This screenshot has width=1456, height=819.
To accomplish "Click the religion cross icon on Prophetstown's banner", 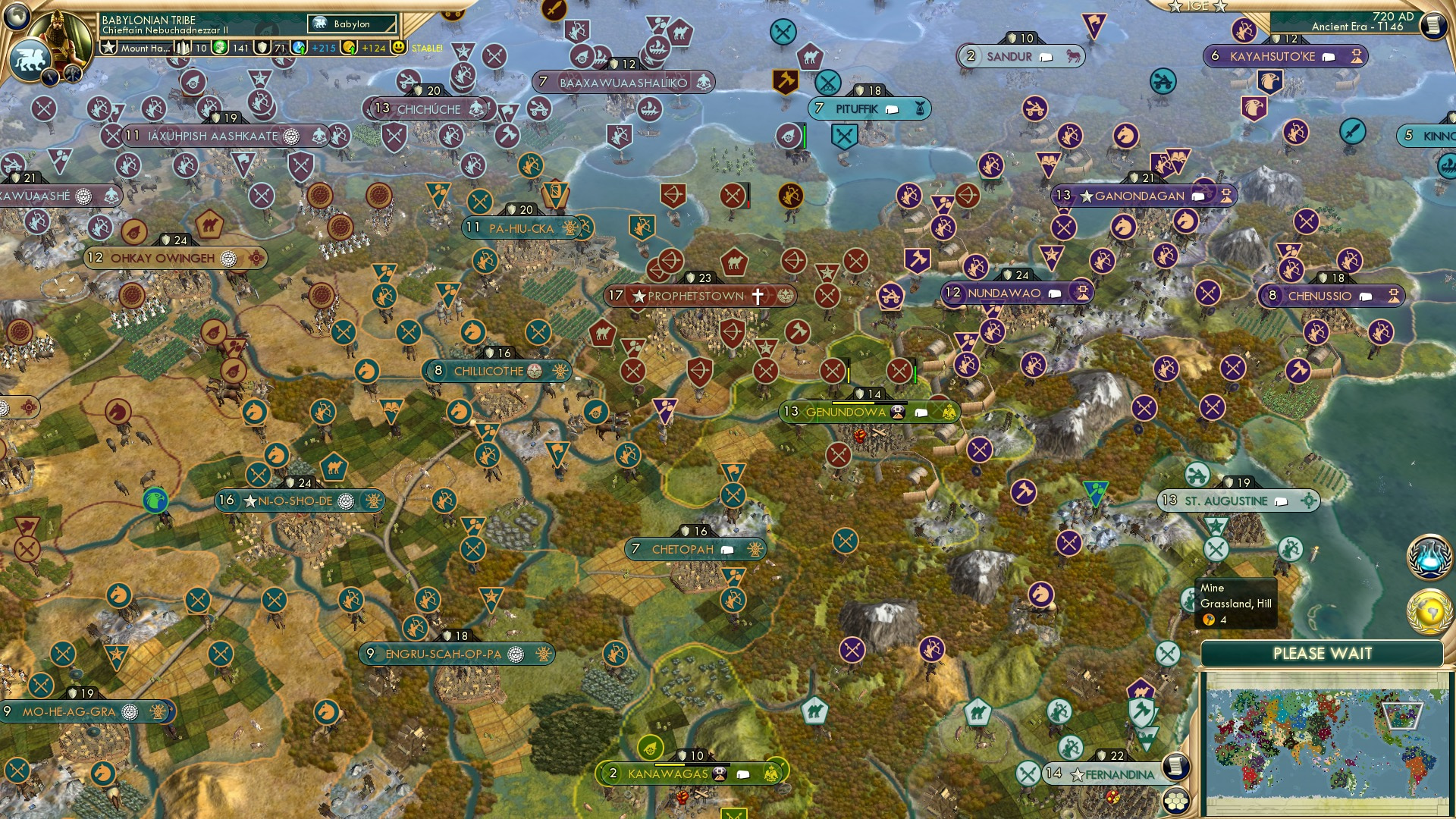I will point(756,297).
